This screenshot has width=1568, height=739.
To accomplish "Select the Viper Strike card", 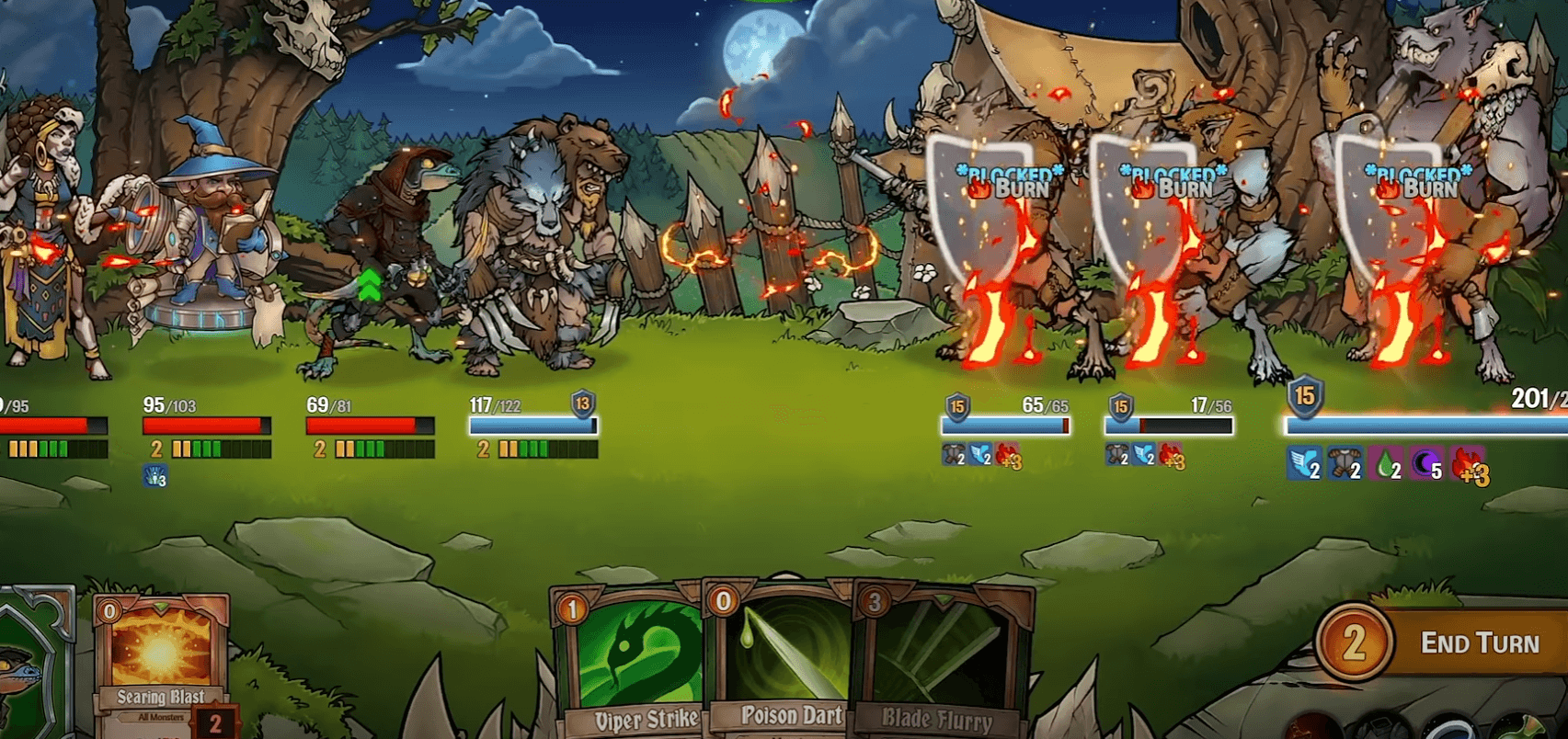I will (628, 662).
